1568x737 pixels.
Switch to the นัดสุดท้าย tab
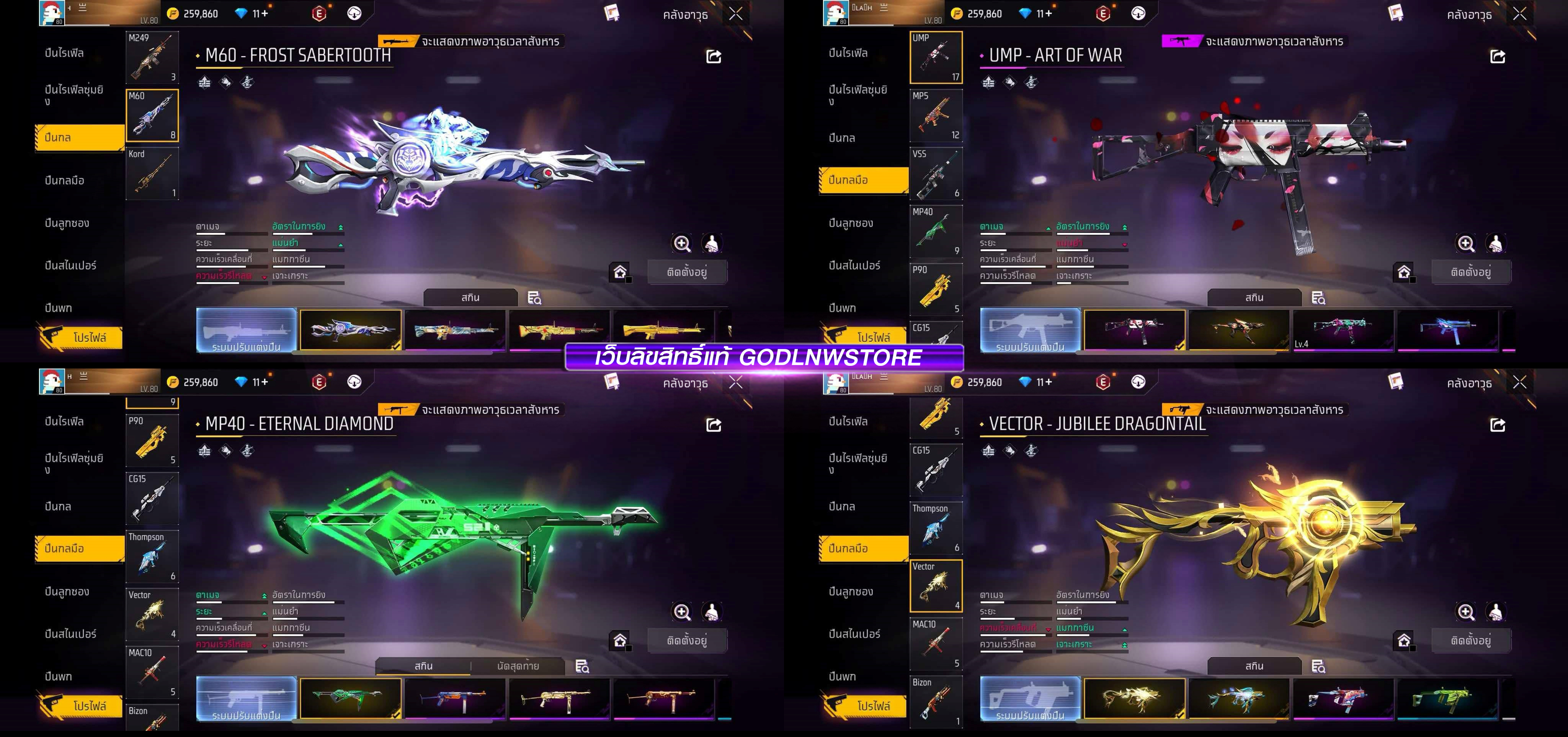pyautogui.click(x=518, y=667)
